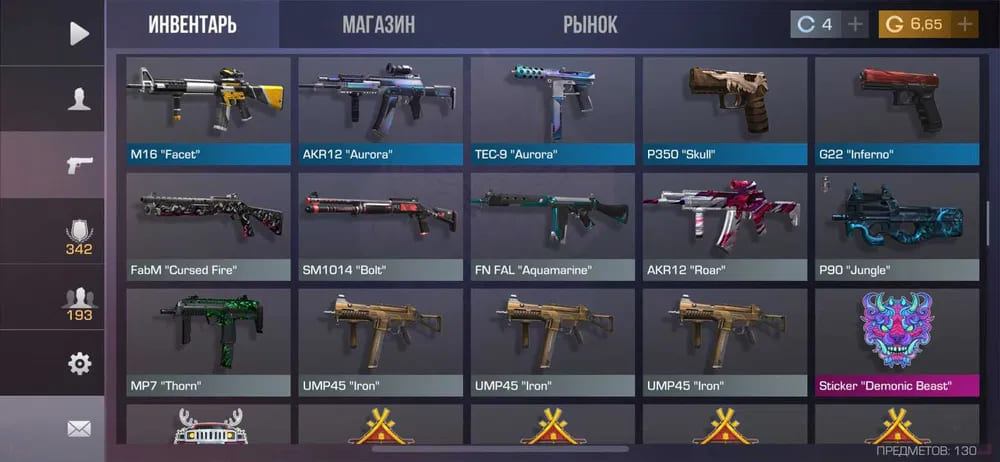Image resolution: width=1000 pixels, height=462 pixels.
Task: Open the player profile icon
Action: 79,99
